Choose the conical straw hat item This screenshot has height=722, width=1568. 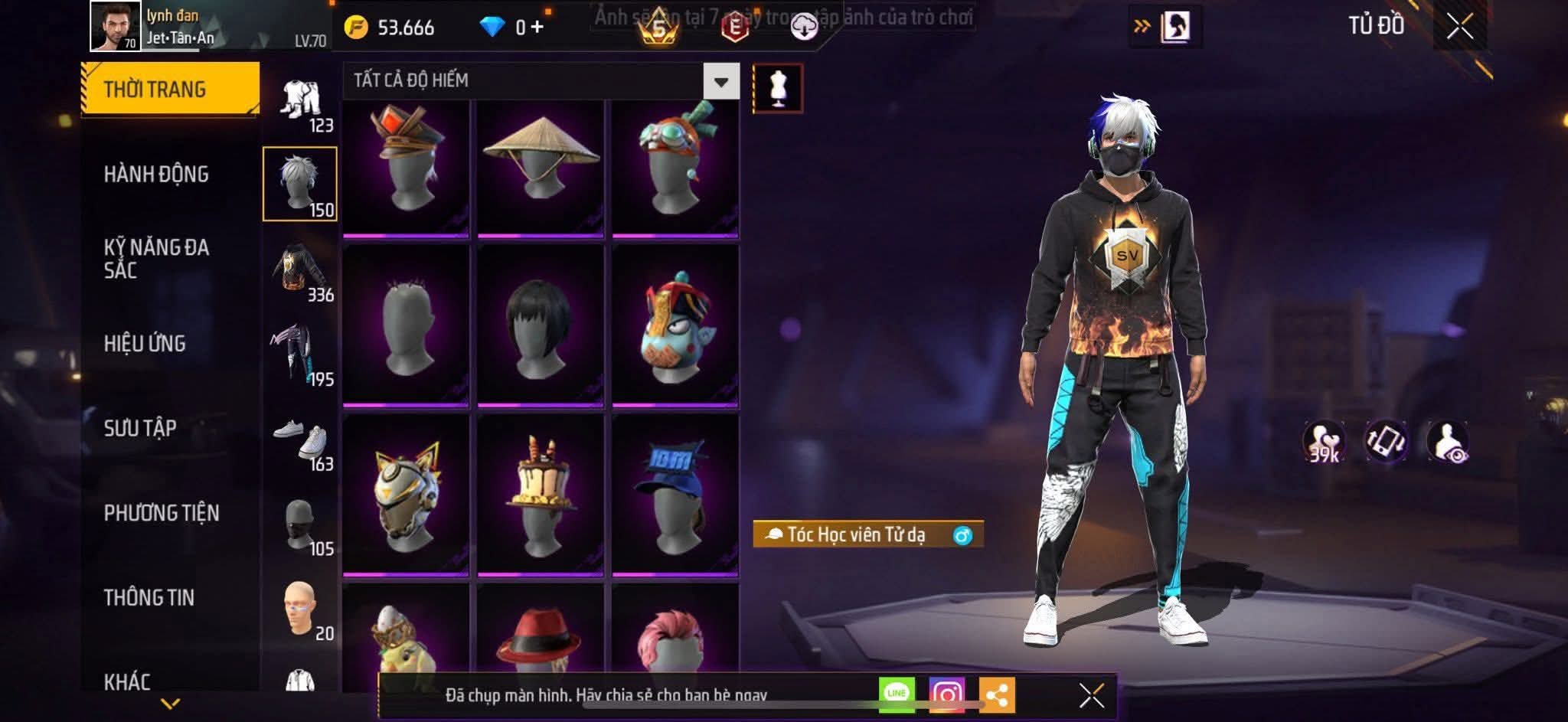tap(541, 165)
